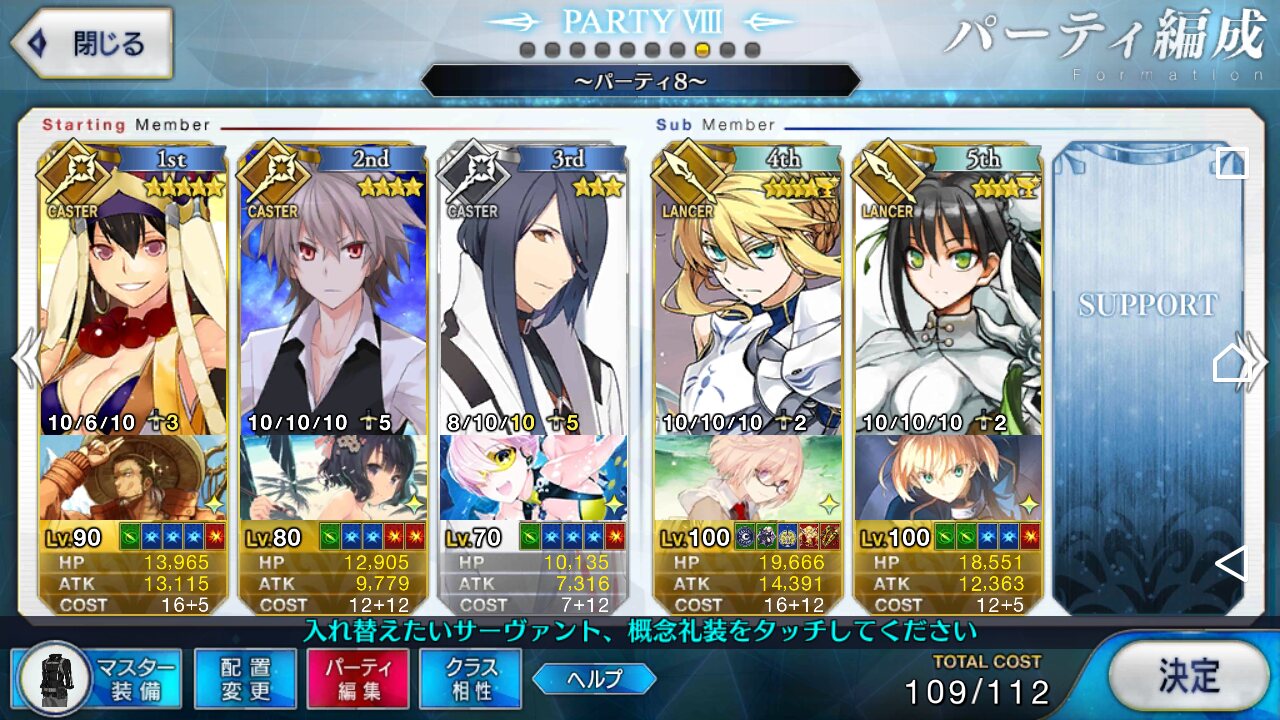Screen dimensions: 1280x720
Task: Select the 1st slot Caster servant card
Action: pos(132,300)
